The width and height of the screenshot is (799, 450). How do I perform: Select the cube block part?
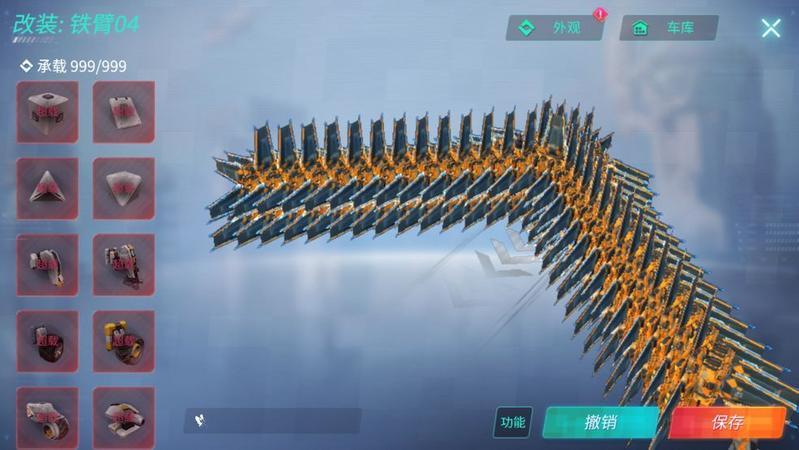47,112
